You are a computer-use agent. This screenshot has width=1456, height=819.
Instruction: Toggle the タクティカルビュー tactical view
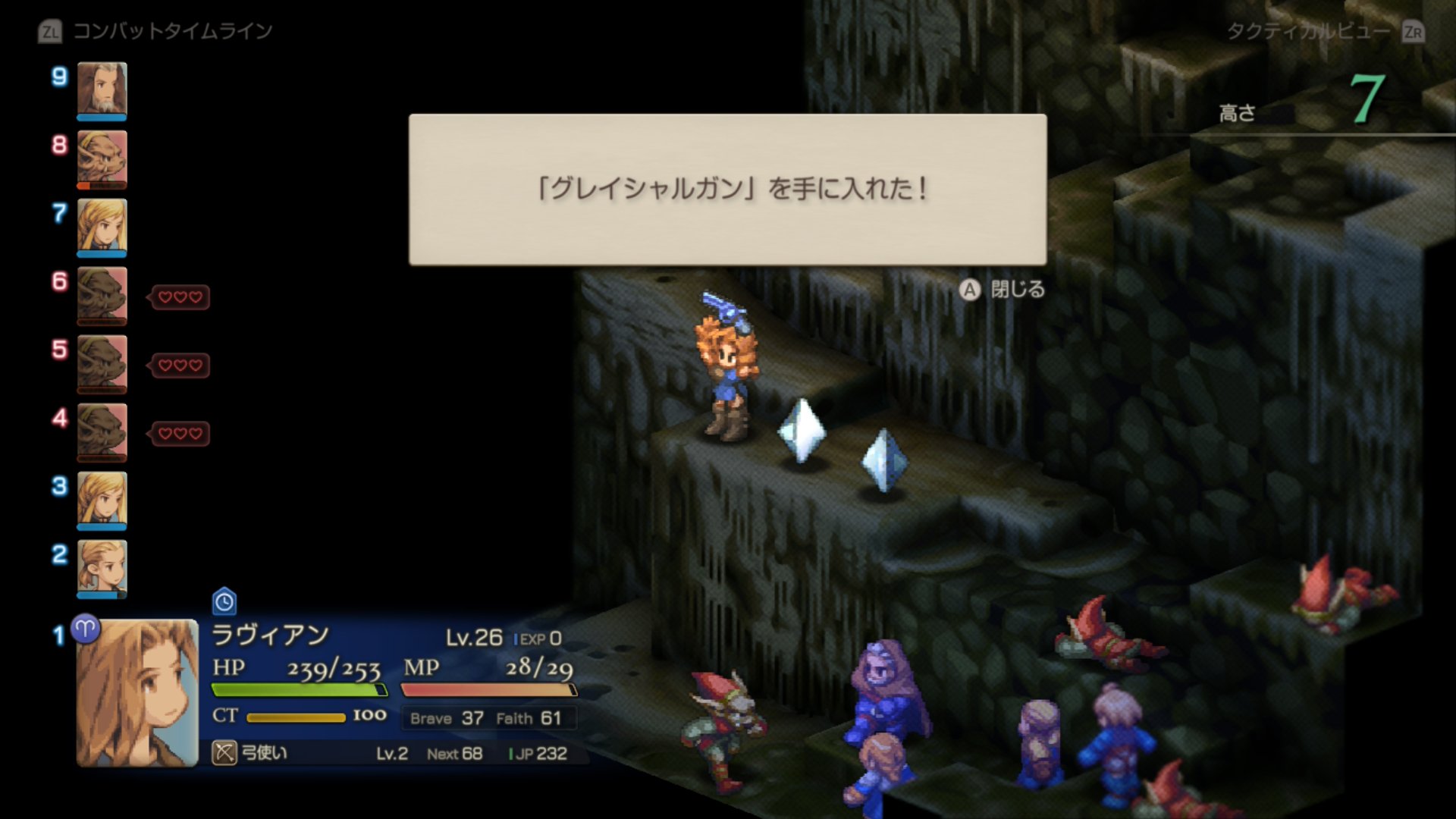click(x=1324, y=32)
